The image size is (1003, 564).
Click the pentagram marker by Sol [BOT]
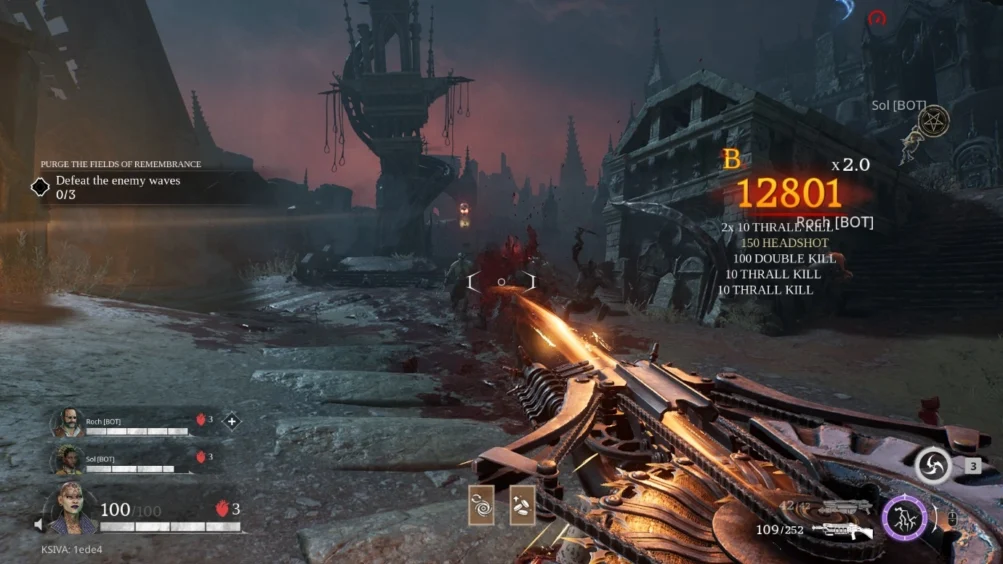click(933, 123)
